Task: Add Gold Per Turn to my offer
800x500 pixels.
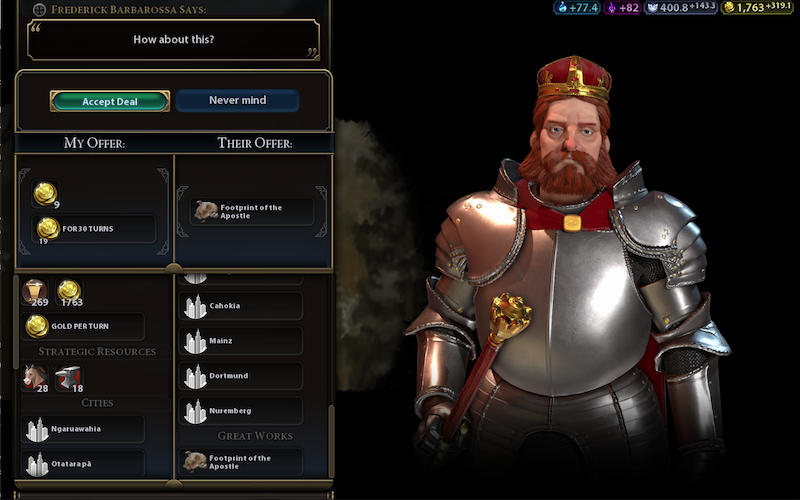Action: (83, 326)
